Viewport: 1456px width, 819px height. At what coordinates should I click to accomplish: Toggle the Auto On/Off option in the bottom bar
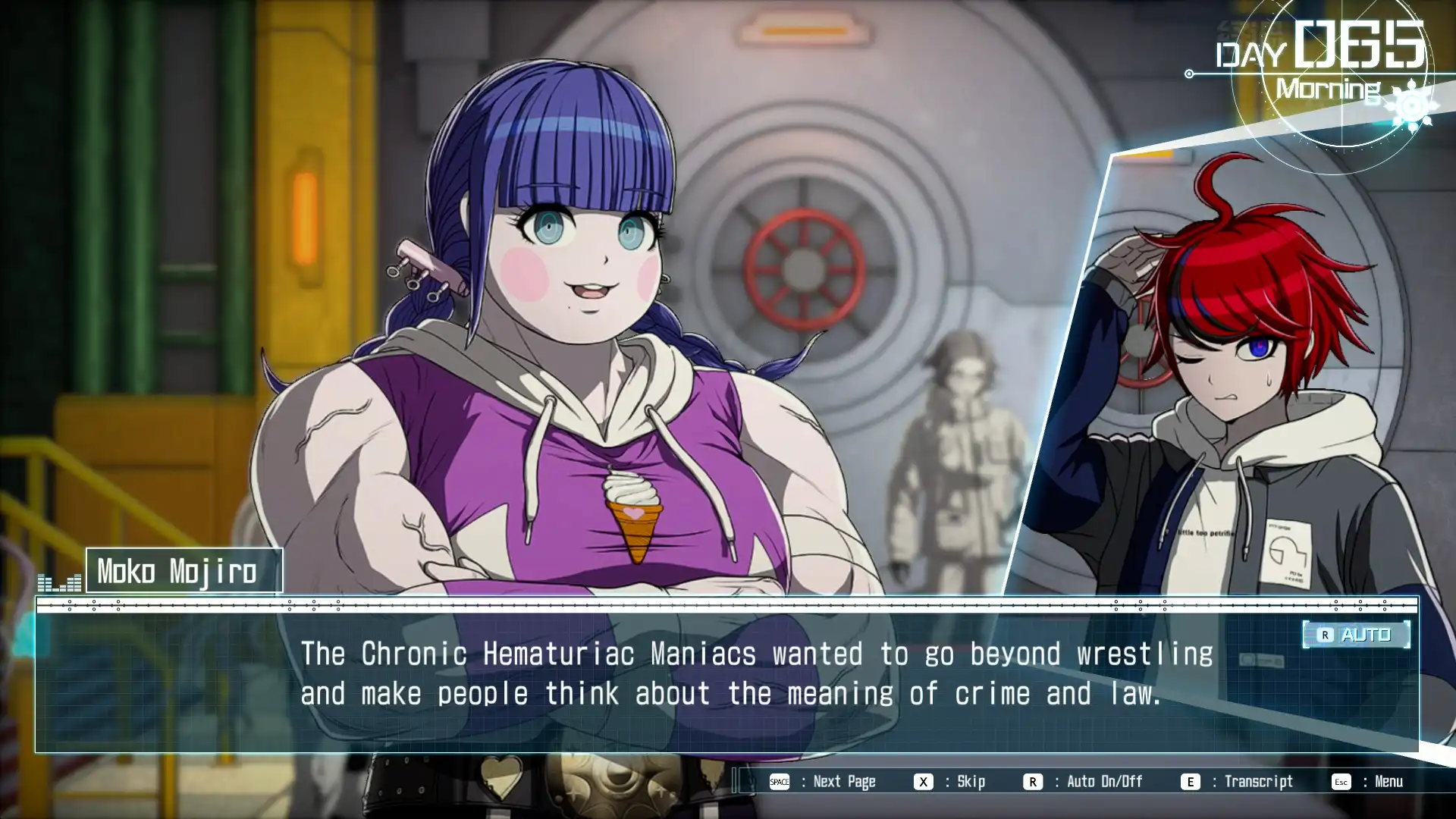[x=1083, y=782]
